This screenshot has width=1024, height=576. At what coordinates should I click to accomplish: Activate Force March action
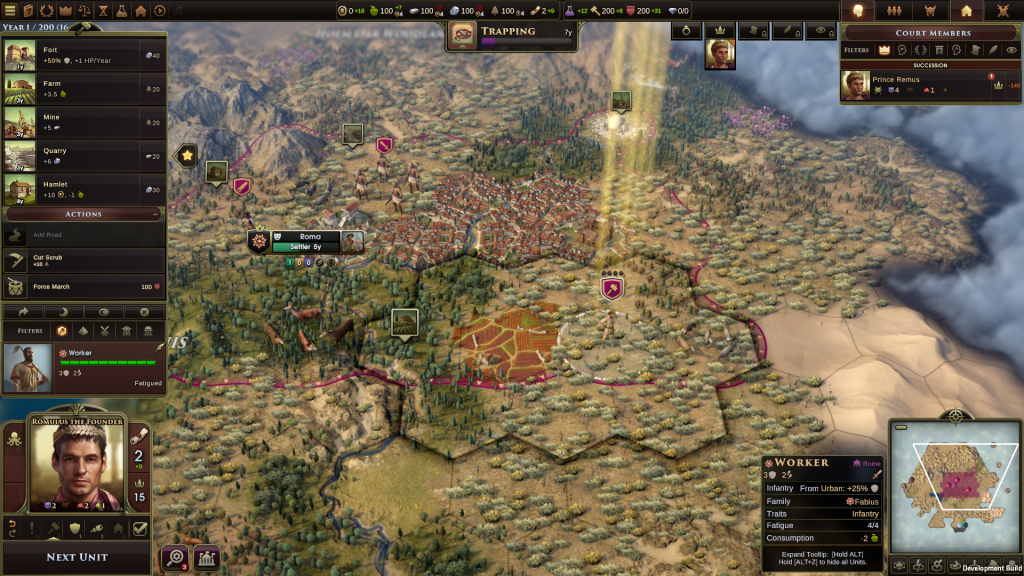(83, 287)
